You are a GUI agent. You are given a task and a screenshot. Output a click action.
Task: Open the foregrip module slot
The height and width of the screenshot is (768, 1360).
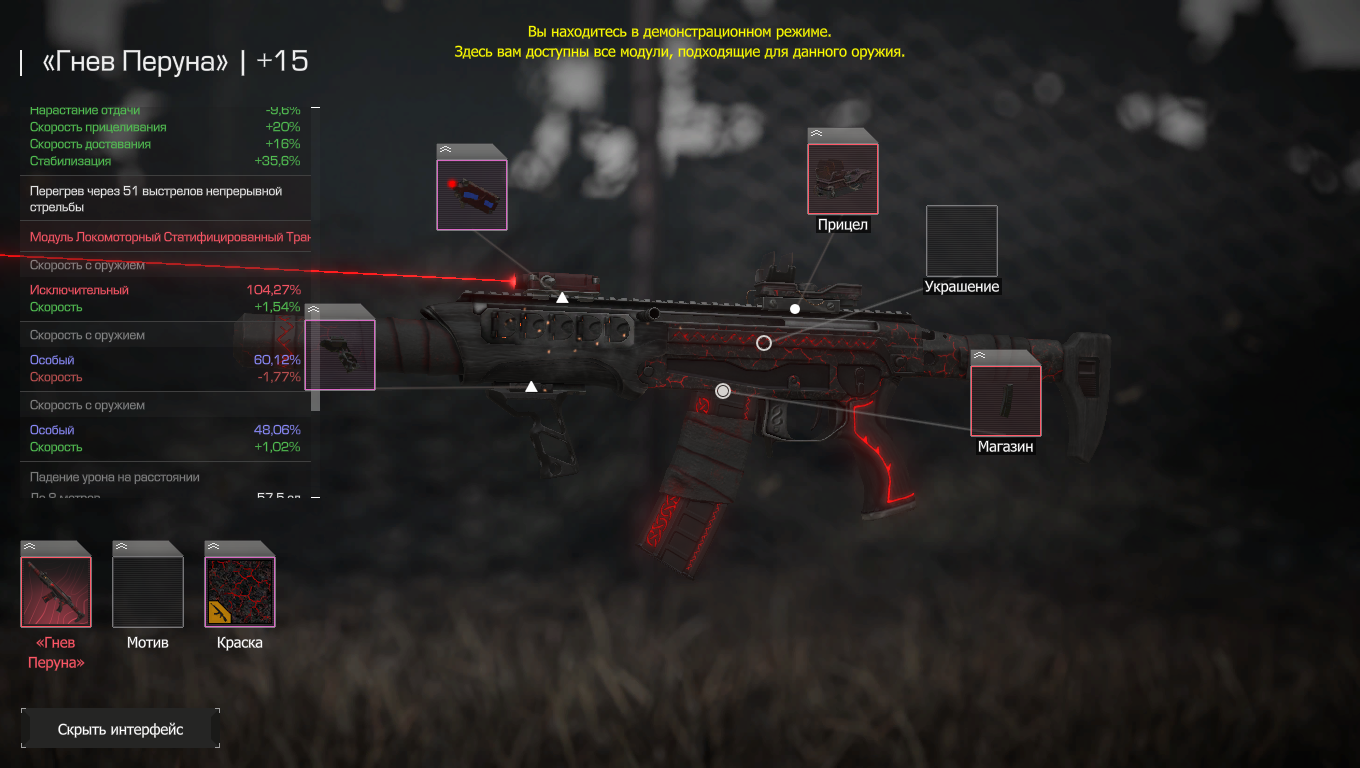(x=340, y=354)
